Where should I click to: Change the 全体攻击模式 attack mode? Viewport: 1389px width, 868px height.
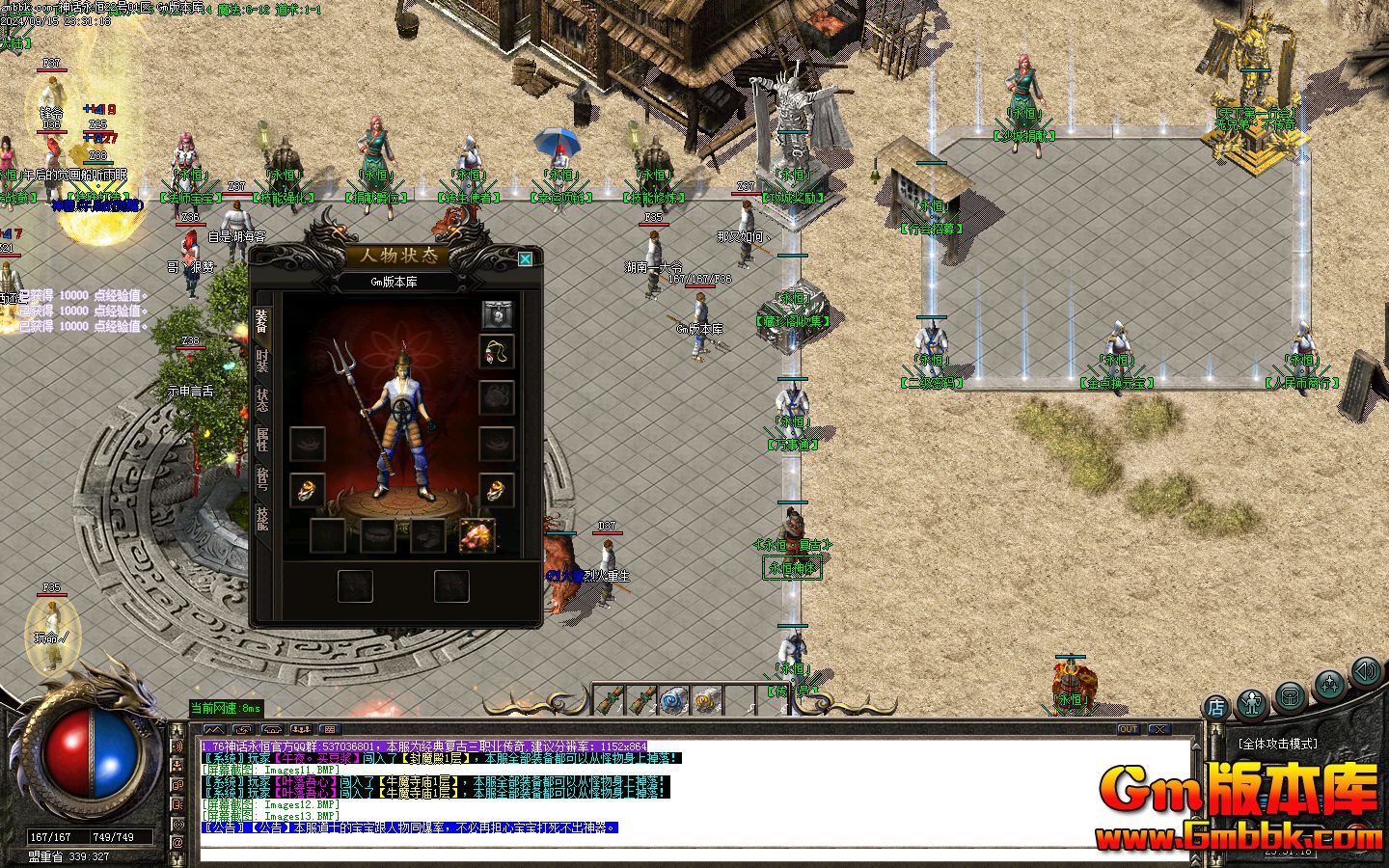[x=1278, y=745]
